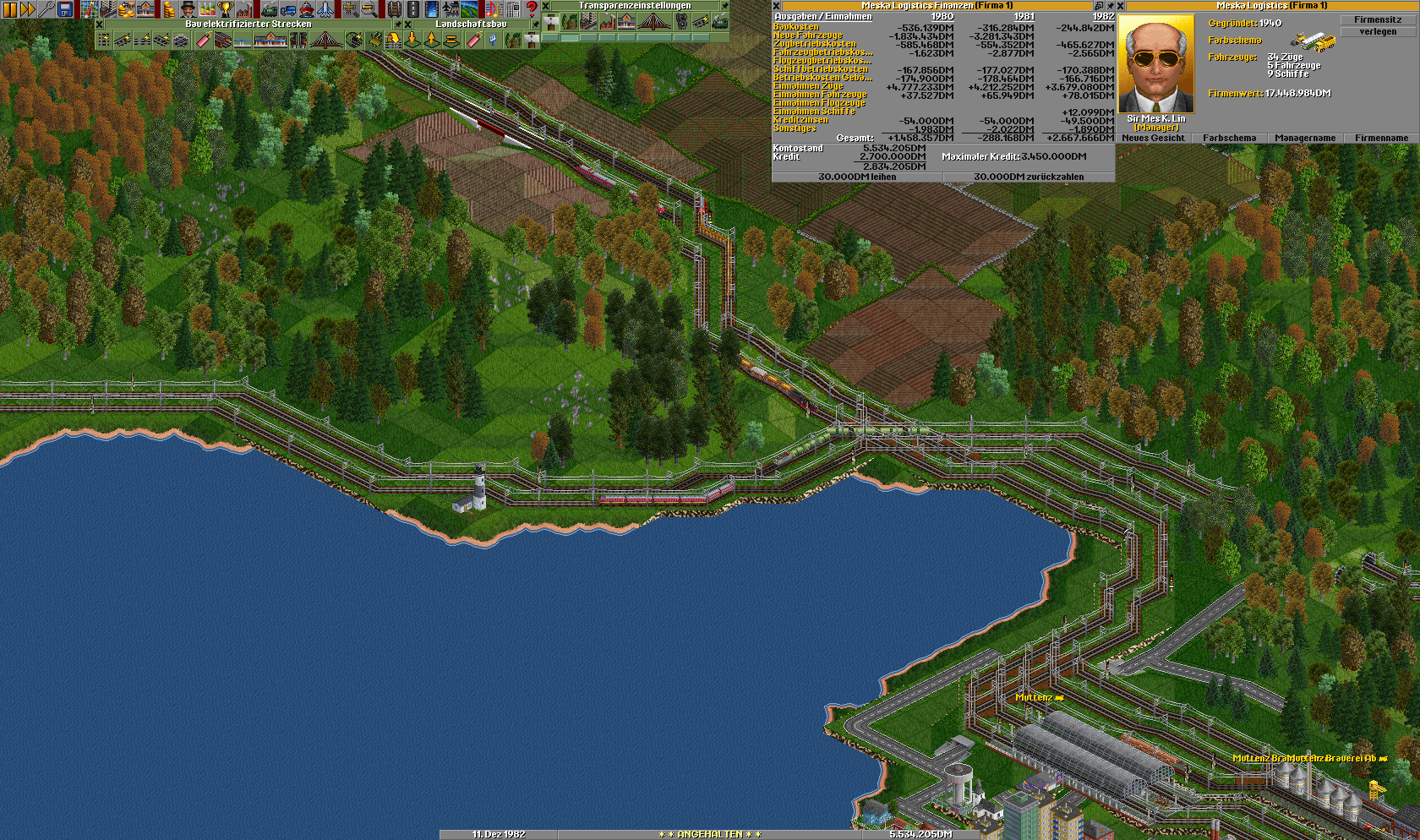
Task: Open the Farbschema colour scheme button
Action: [x=1229, y=138]
